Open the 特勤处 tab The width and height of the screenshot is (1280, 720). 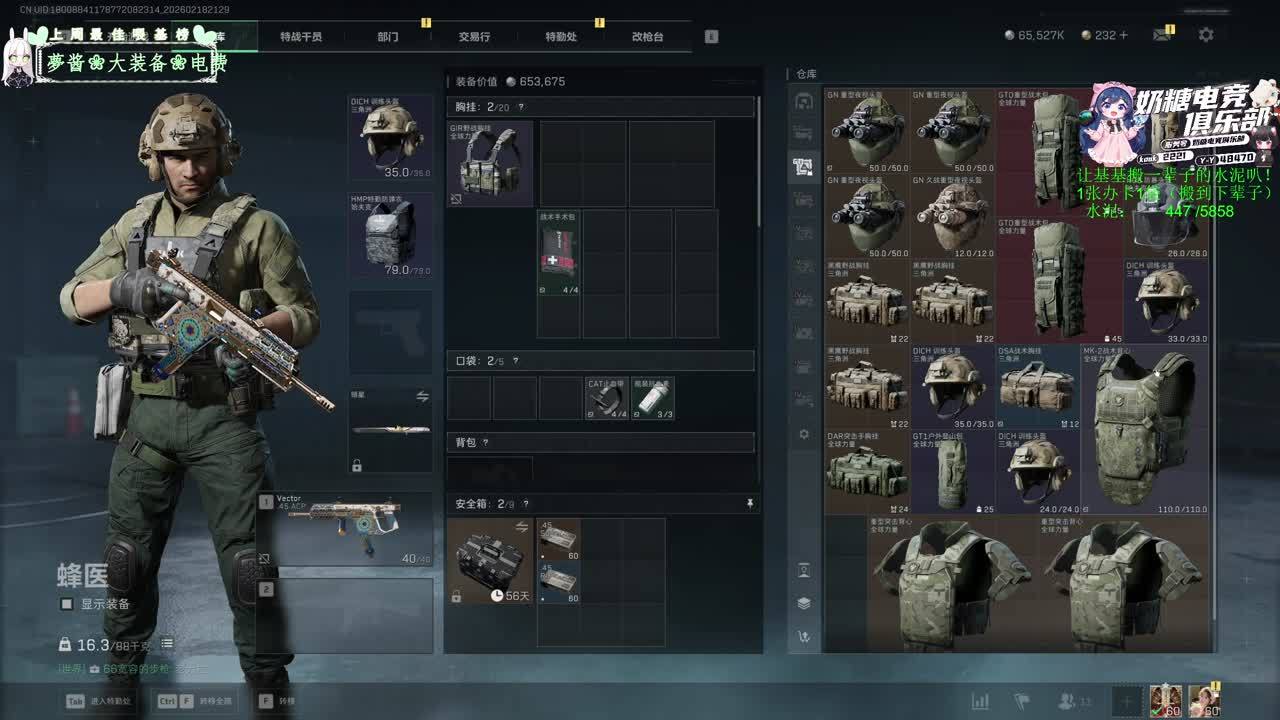[x=561, y=37]
